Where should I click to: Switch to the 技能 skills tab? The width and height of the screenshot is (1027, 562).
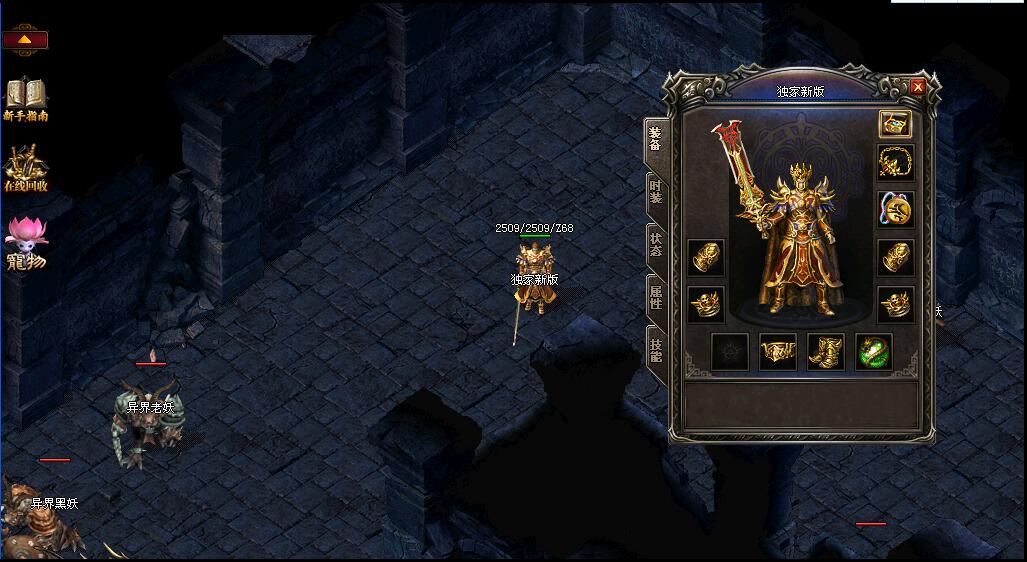(x=655, y=350)
